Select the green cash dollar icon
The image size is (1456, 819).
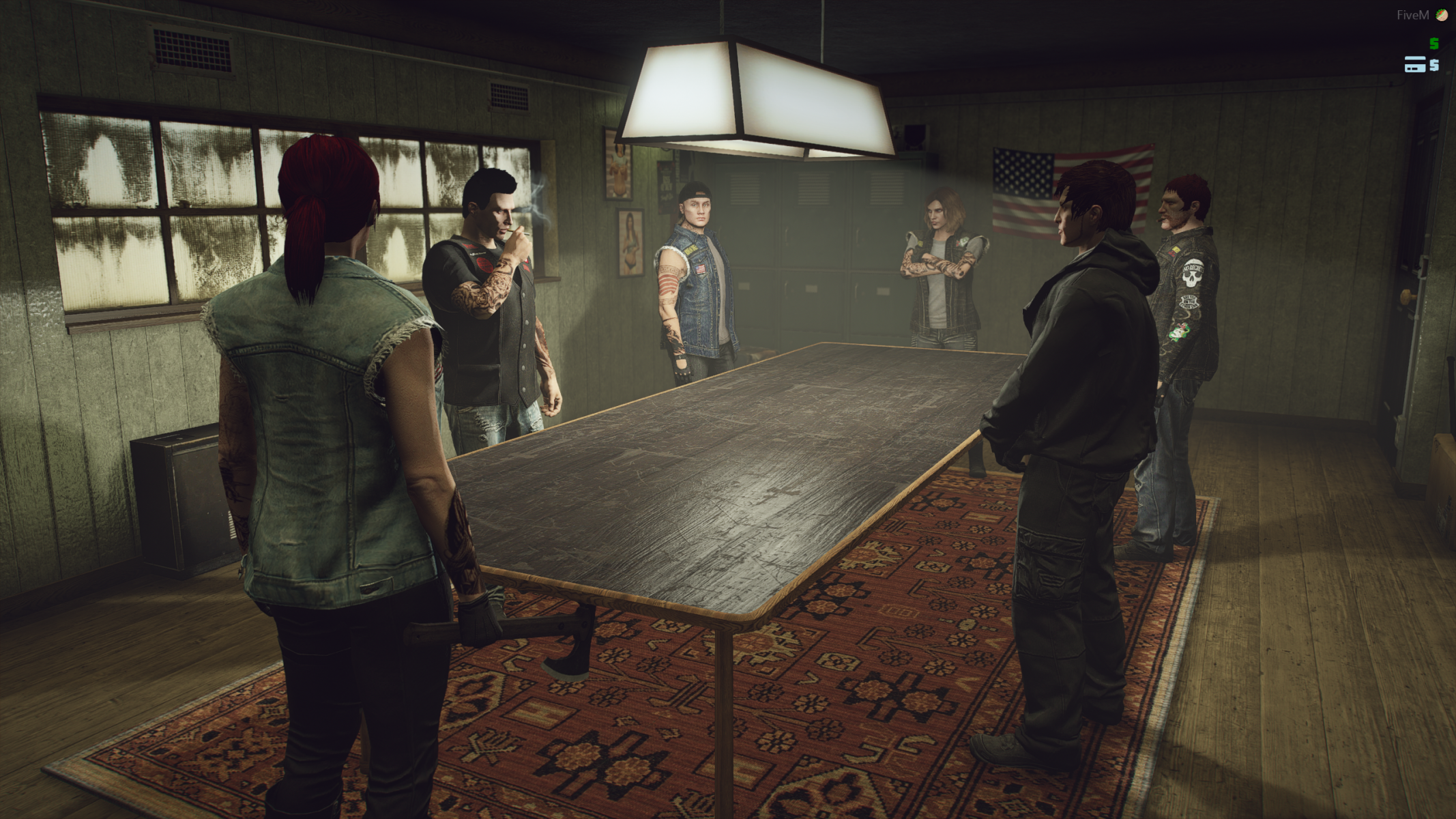click(x=1433, y=44)
